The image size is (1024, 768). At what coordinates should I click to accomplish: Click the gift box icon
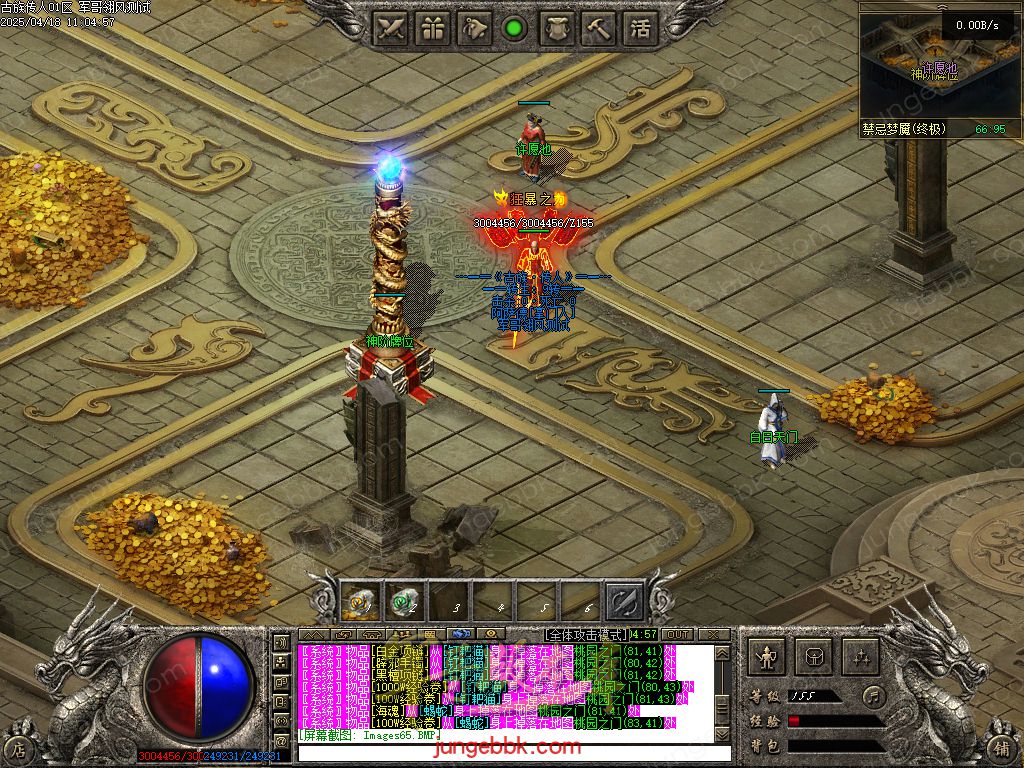tap(433, 28)
